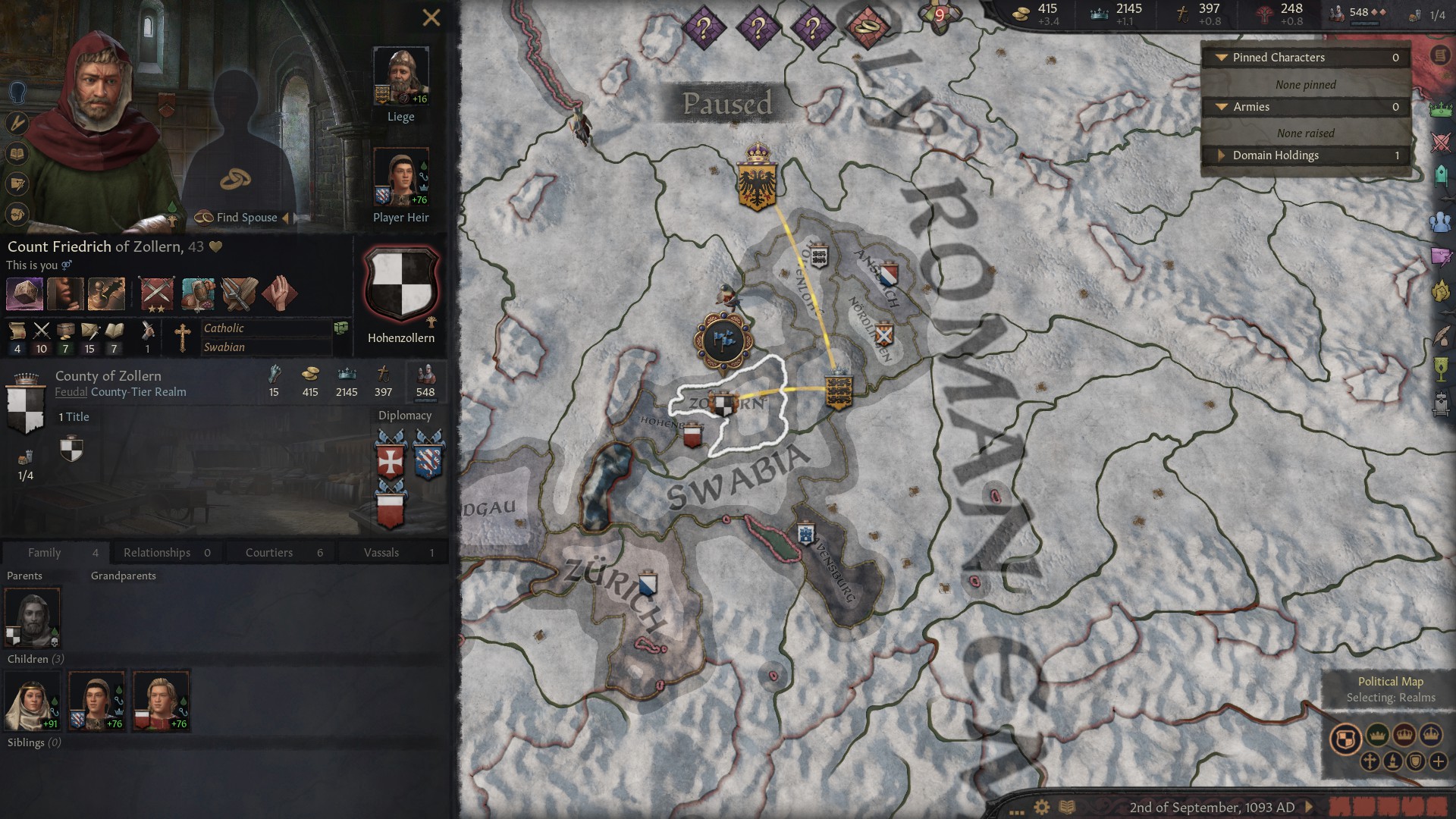Collapse the Pinned Characters section
This screenshot has height=819, width=1456.
(x=1222, y=58)
